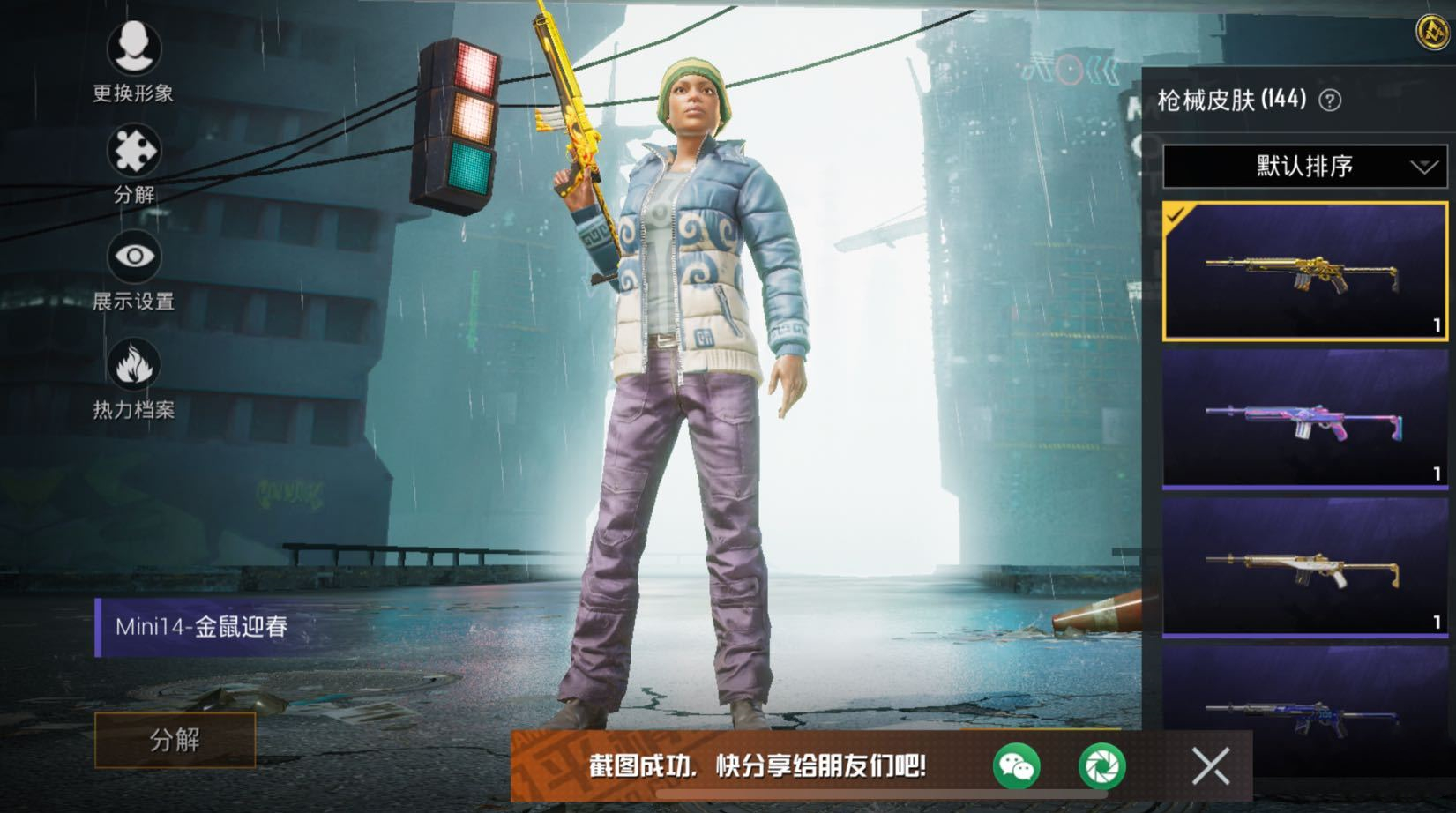Share screenshot via the green camera shutter icon
Image resolution: width=1456 pixels, height=813 pixels.
[x=1101, y=765]
